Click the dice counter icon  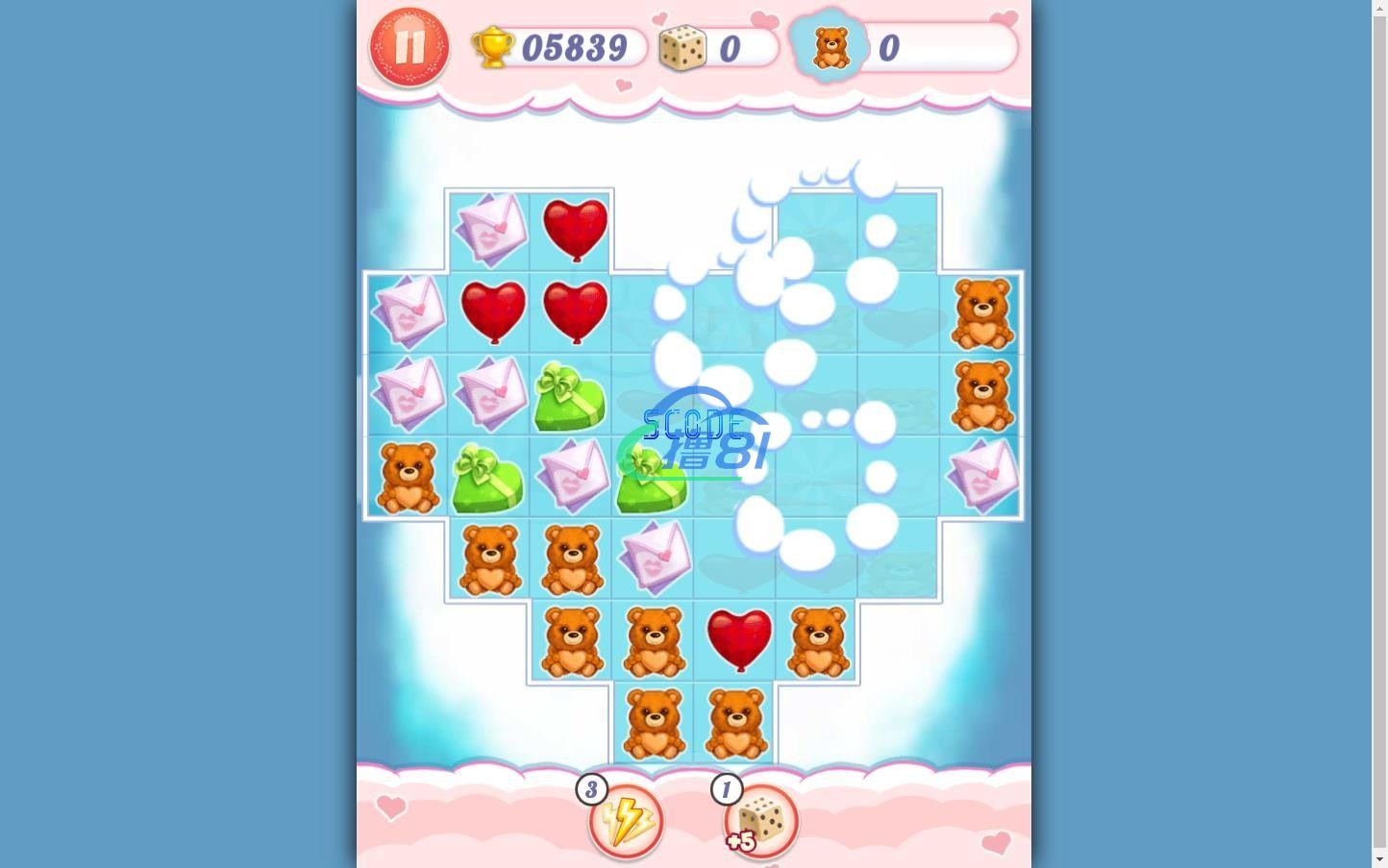pyautogui.click(x=682, y=46)
